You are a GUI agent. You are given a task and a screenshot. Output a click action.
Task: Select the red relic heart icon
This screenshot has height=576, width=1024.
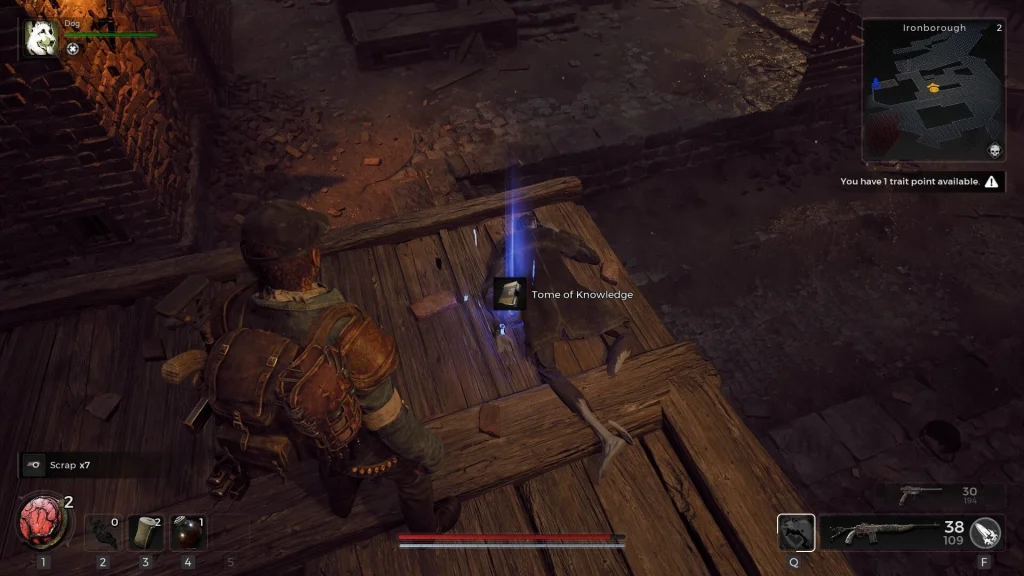tap(43, 522)
